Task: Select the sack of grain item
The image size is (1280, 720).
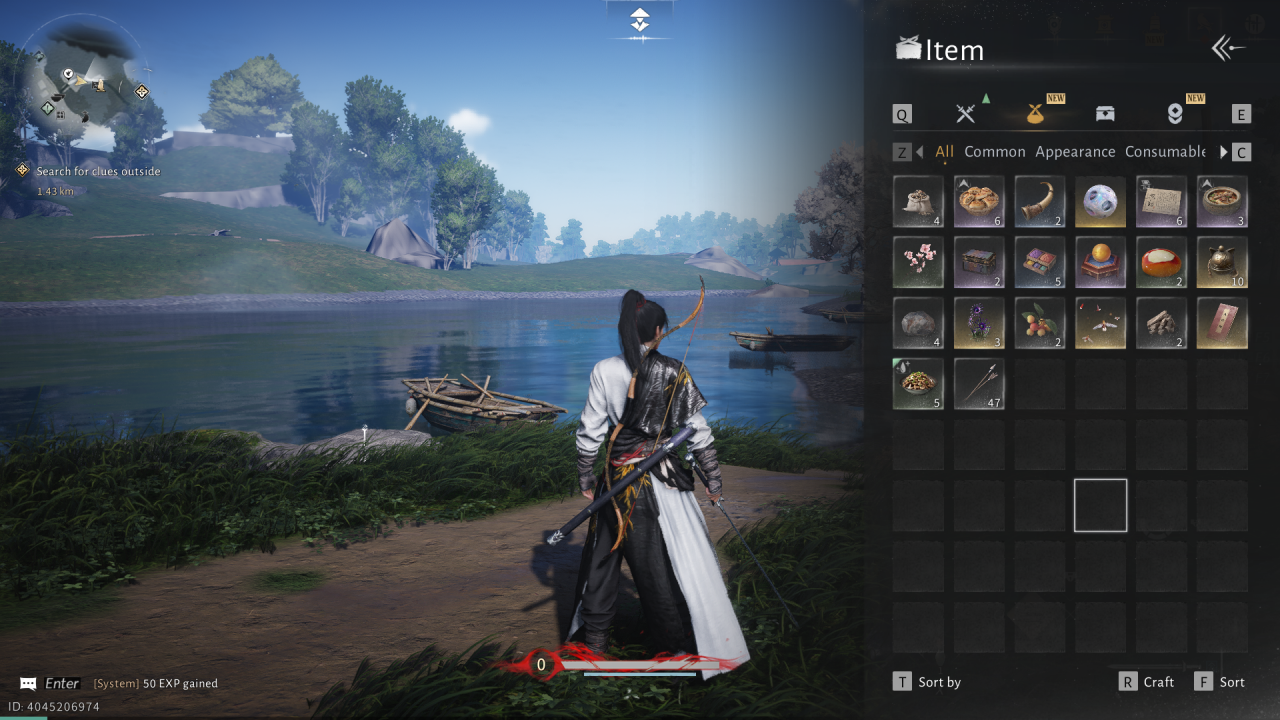Action: pos(918,202)
